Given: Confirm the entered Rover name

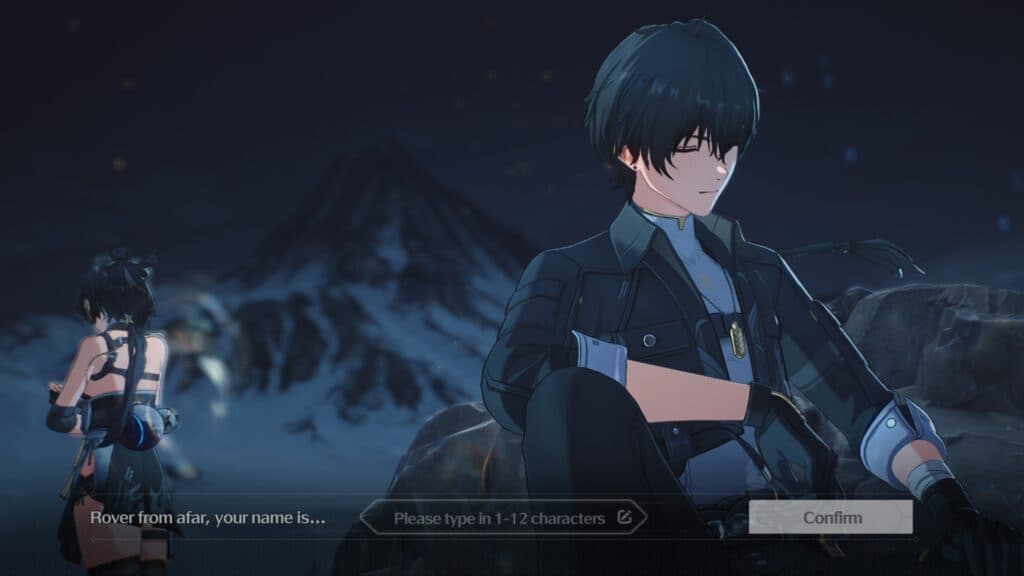Looking at the screenshot, I should click(x=831, y=518).
